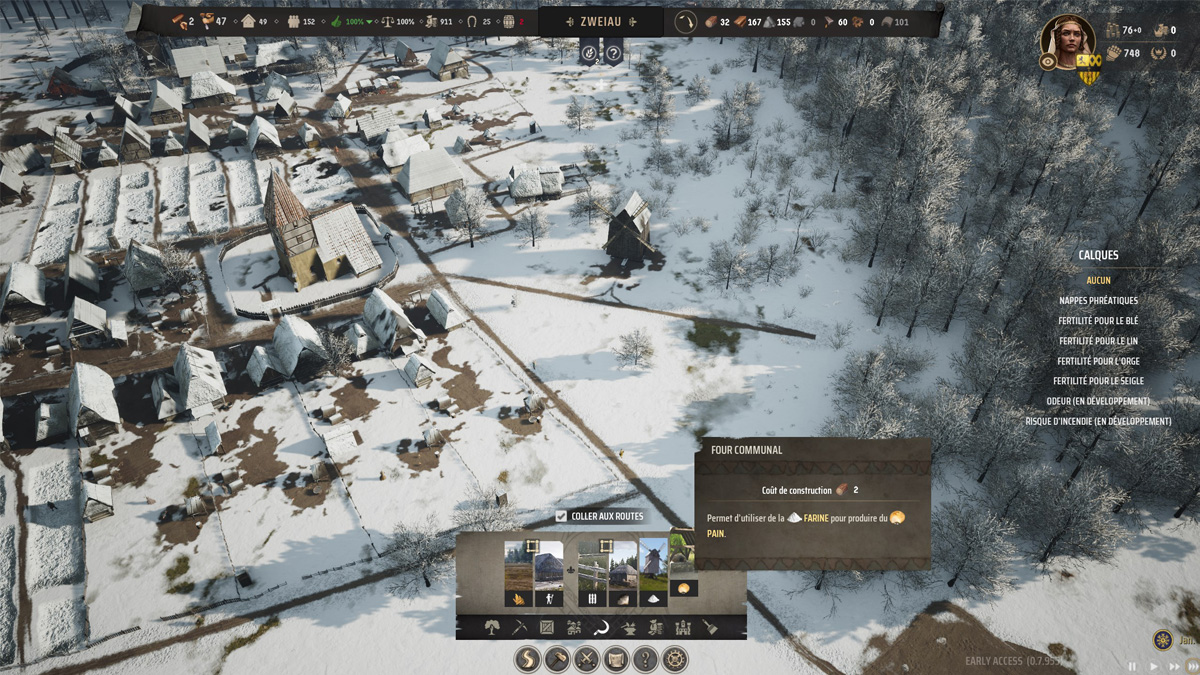
Task: Open the round question mark help button
Action: (646, 659)
